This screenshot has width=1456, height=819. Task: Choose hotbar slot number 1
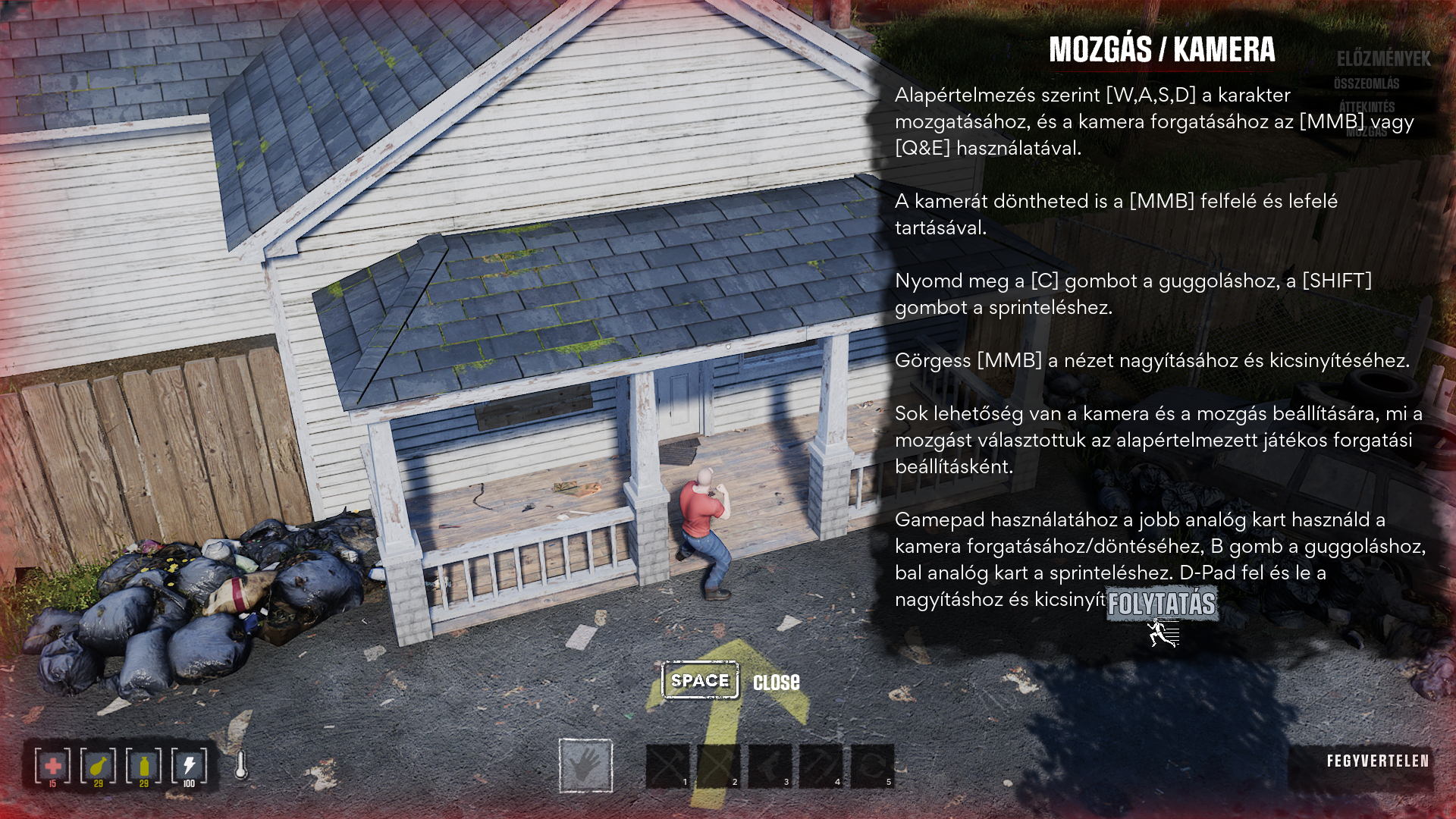click(668, 766)
